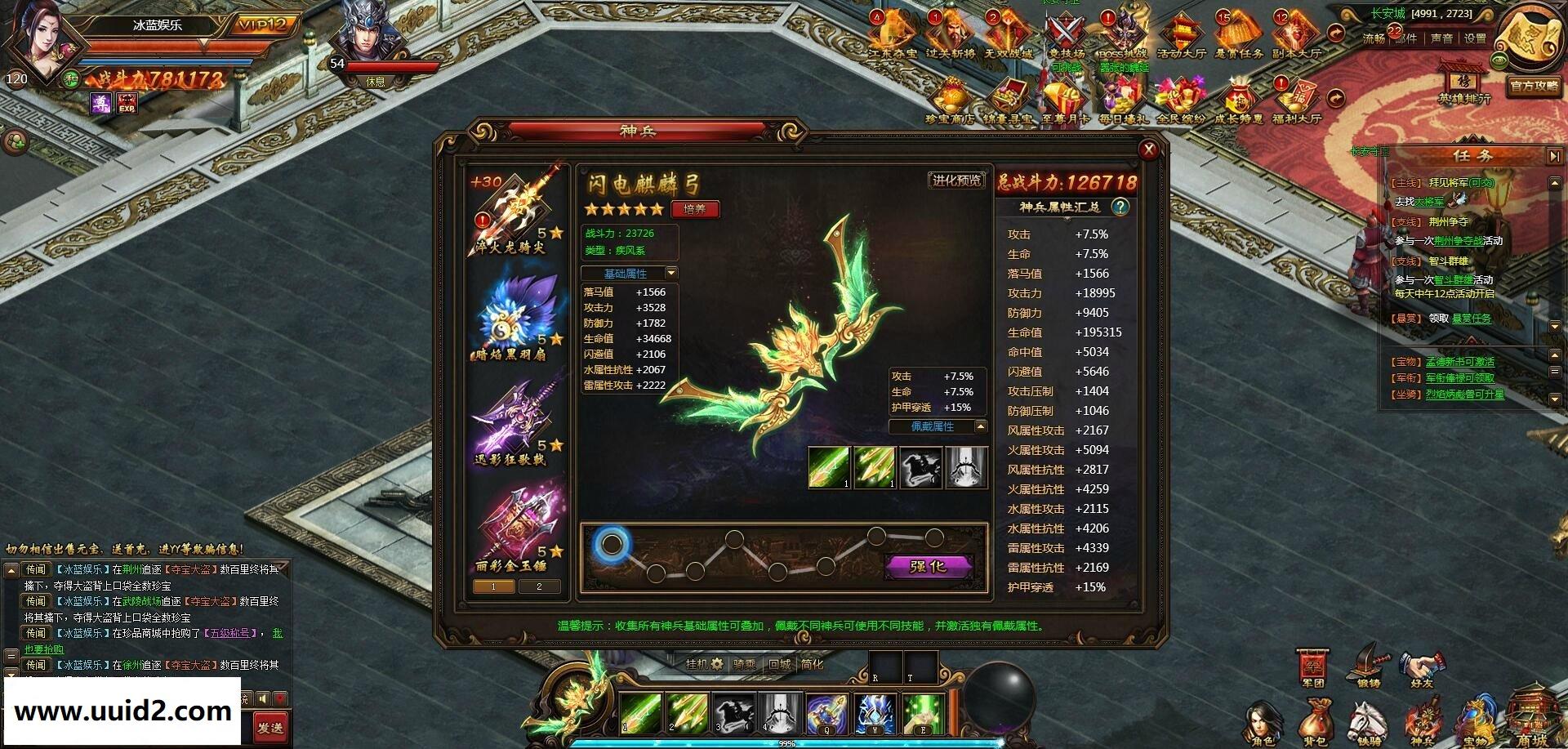
Task: Open the 珍宝商店 treasure shop
Action: (950, 101)
